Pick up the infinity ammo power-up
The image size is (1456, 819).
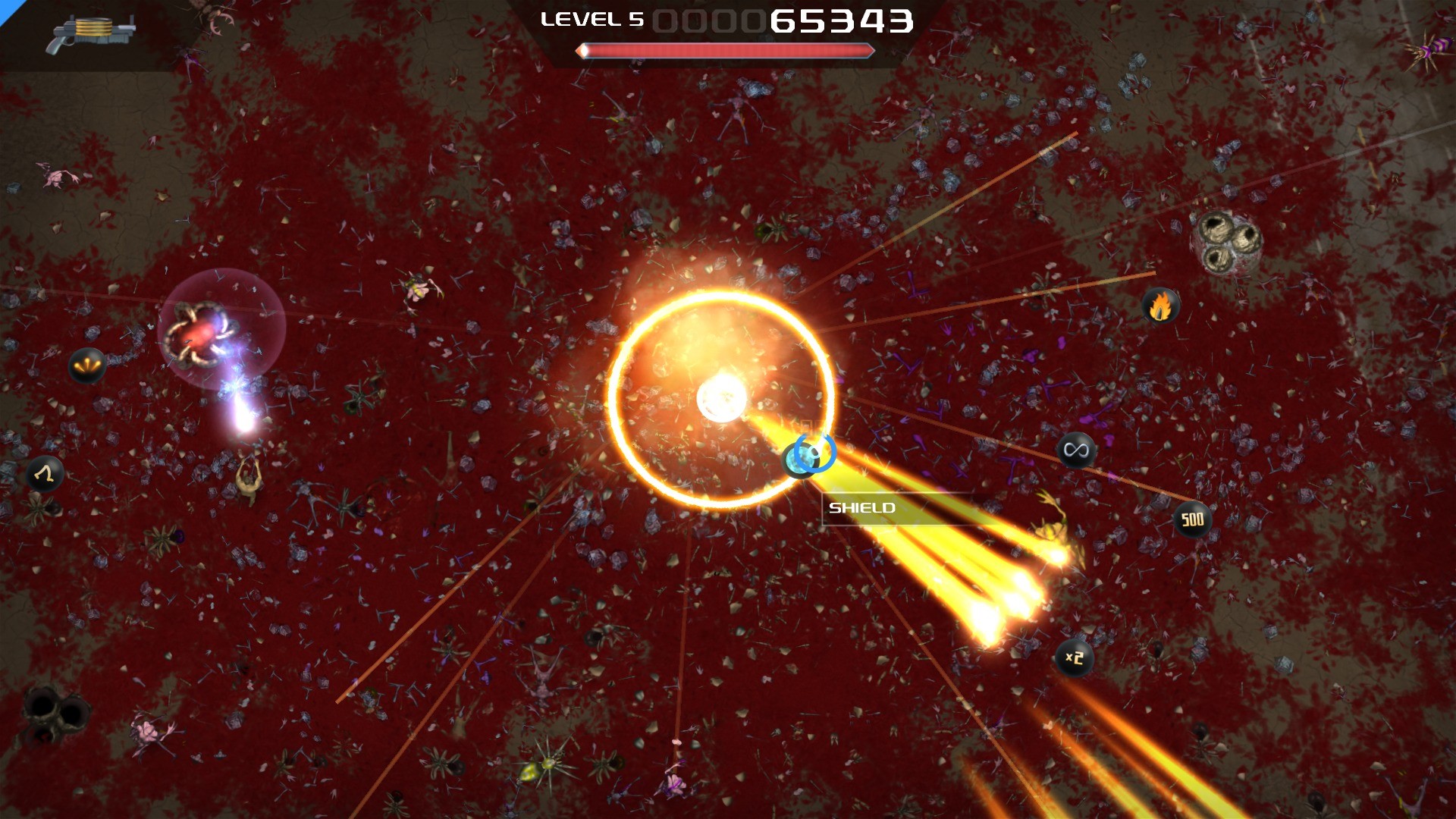[1076, 448]
